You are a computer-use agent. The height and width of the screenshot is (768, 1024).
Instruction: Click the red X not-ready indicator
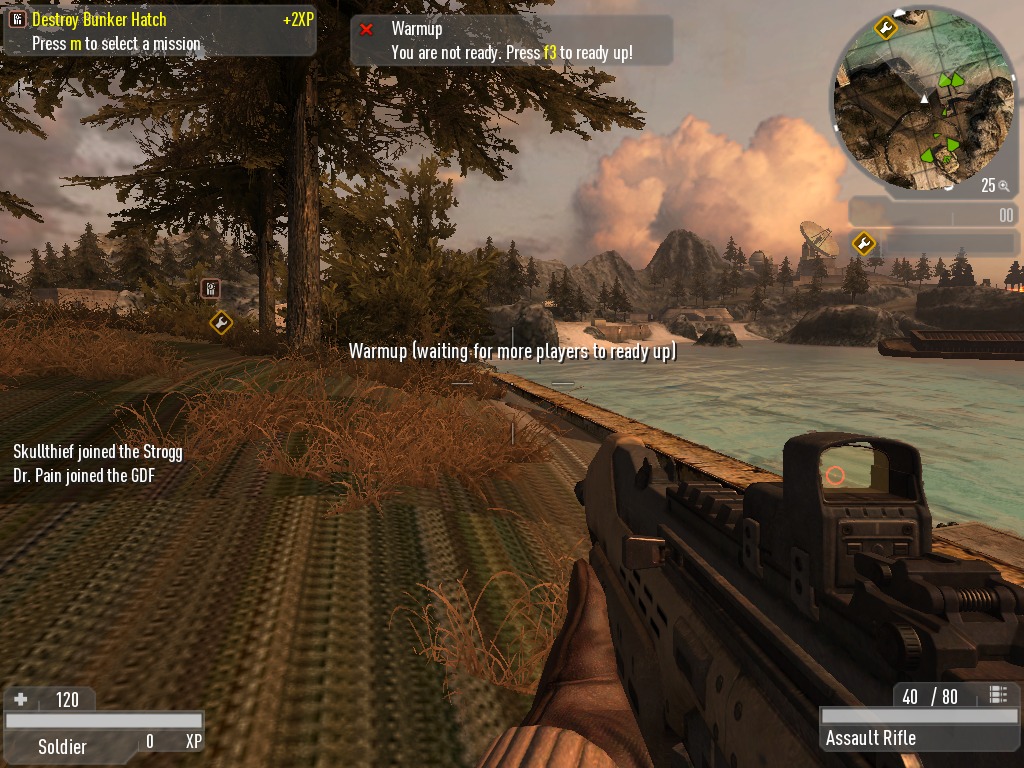tap(366, 29)
